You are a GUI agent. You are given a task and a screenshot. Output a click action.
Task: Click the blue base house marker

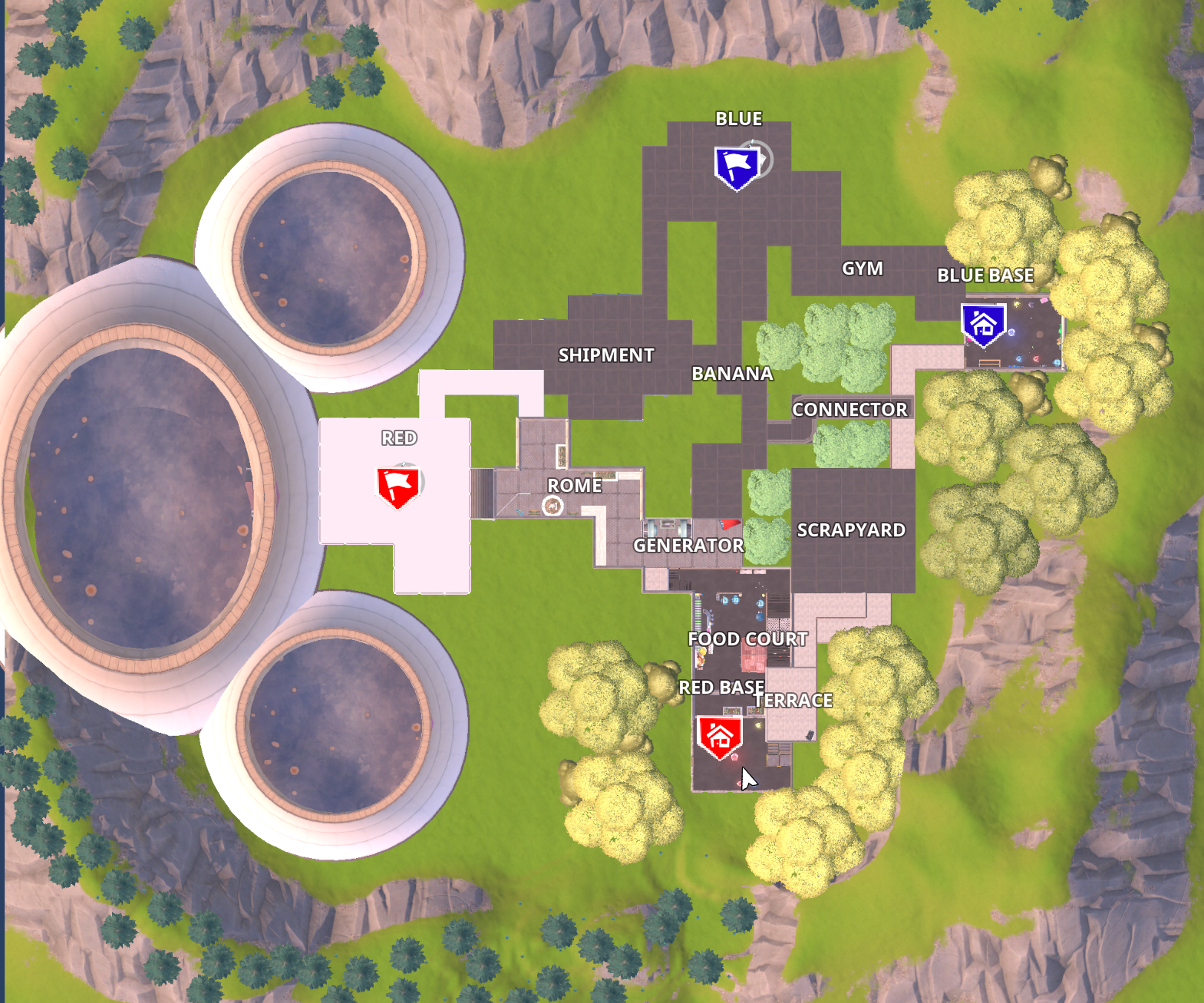983,324
